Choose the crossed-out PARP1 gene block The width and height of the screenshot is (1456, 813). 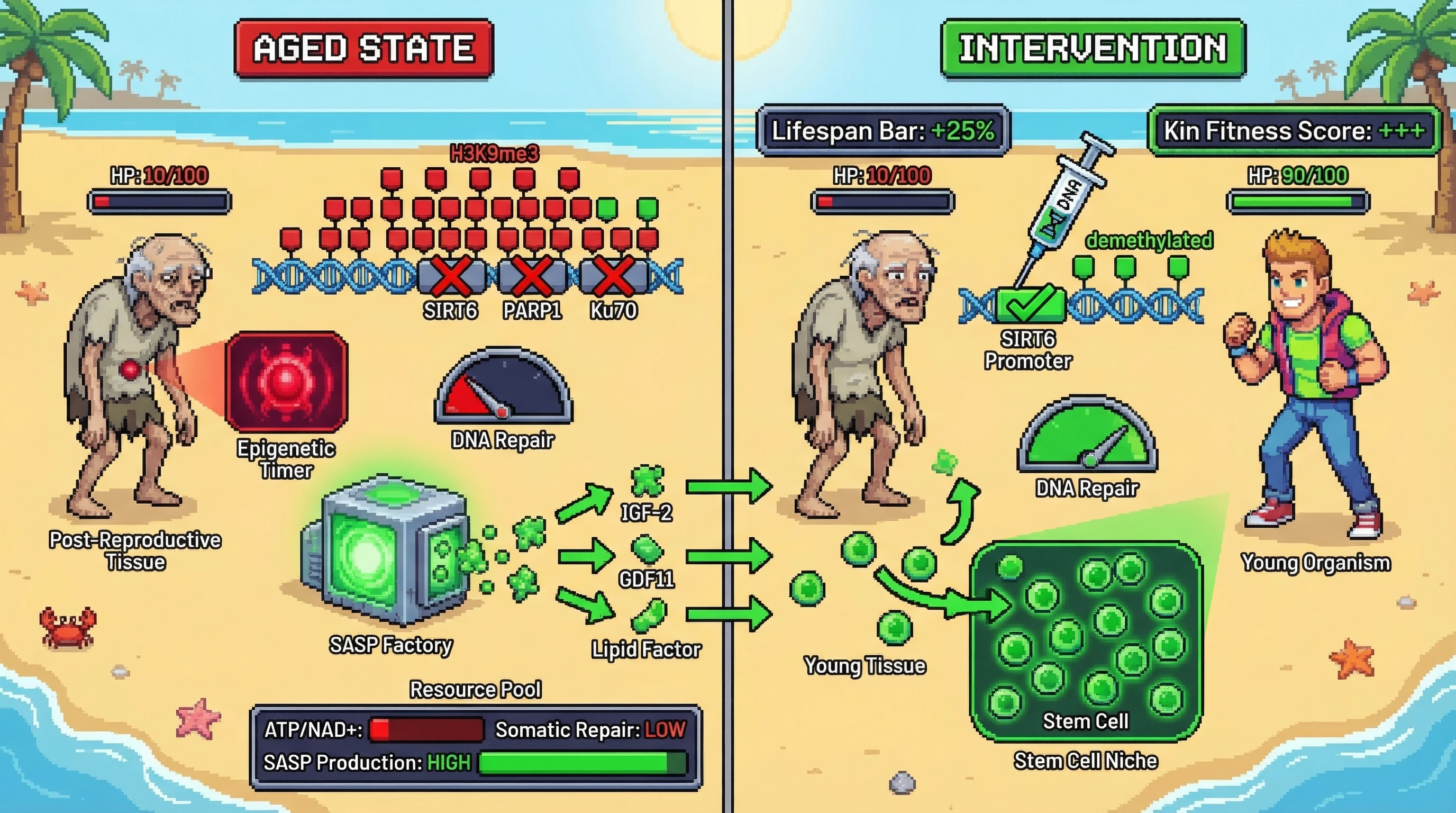click(532, 276)
